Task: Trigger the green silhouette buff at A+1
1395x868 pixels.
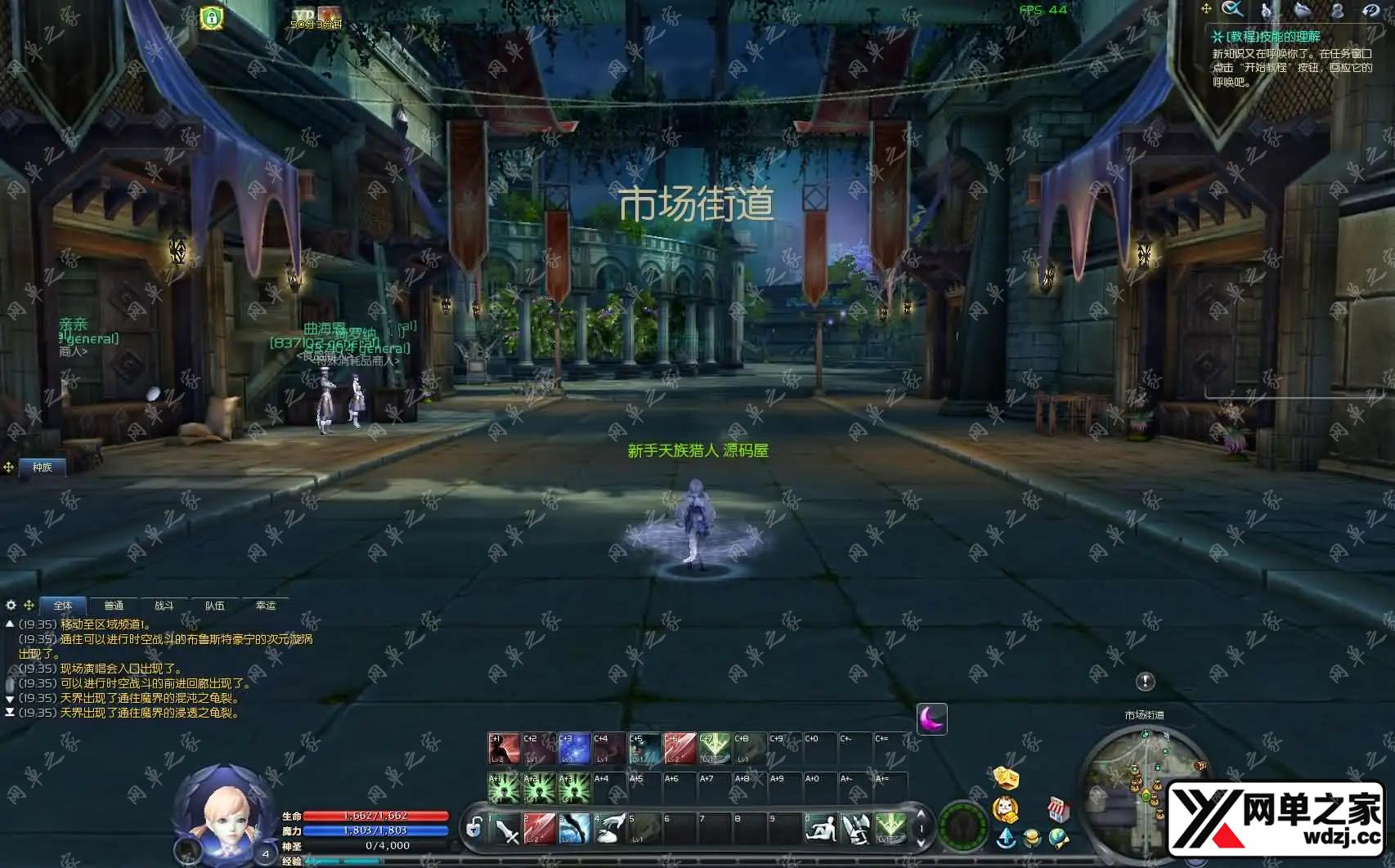Action: click(504, 789)
